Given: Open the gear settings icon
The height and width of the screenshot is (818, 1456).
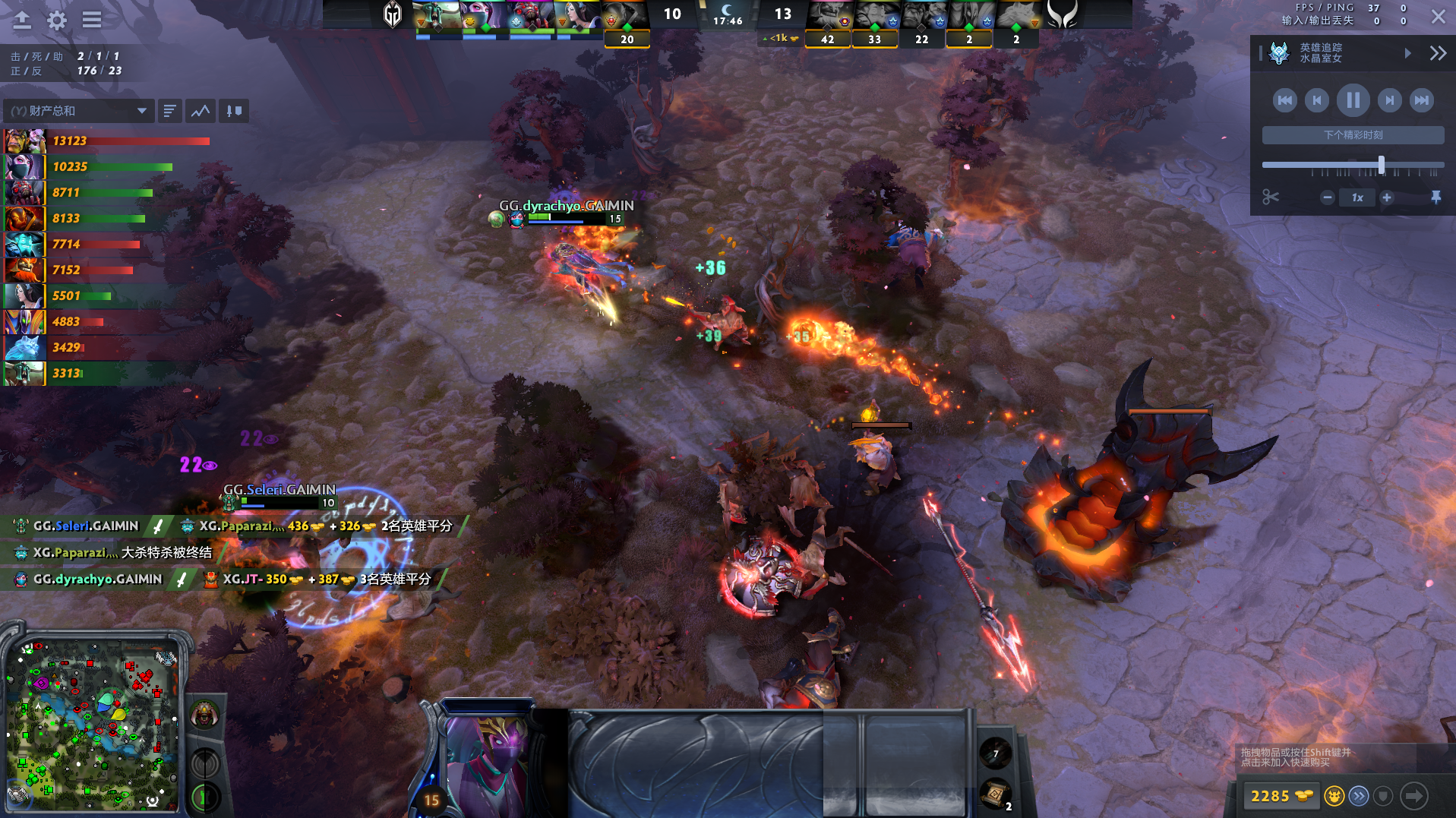Looking at the screenshot, I should [x=57, y=21].
